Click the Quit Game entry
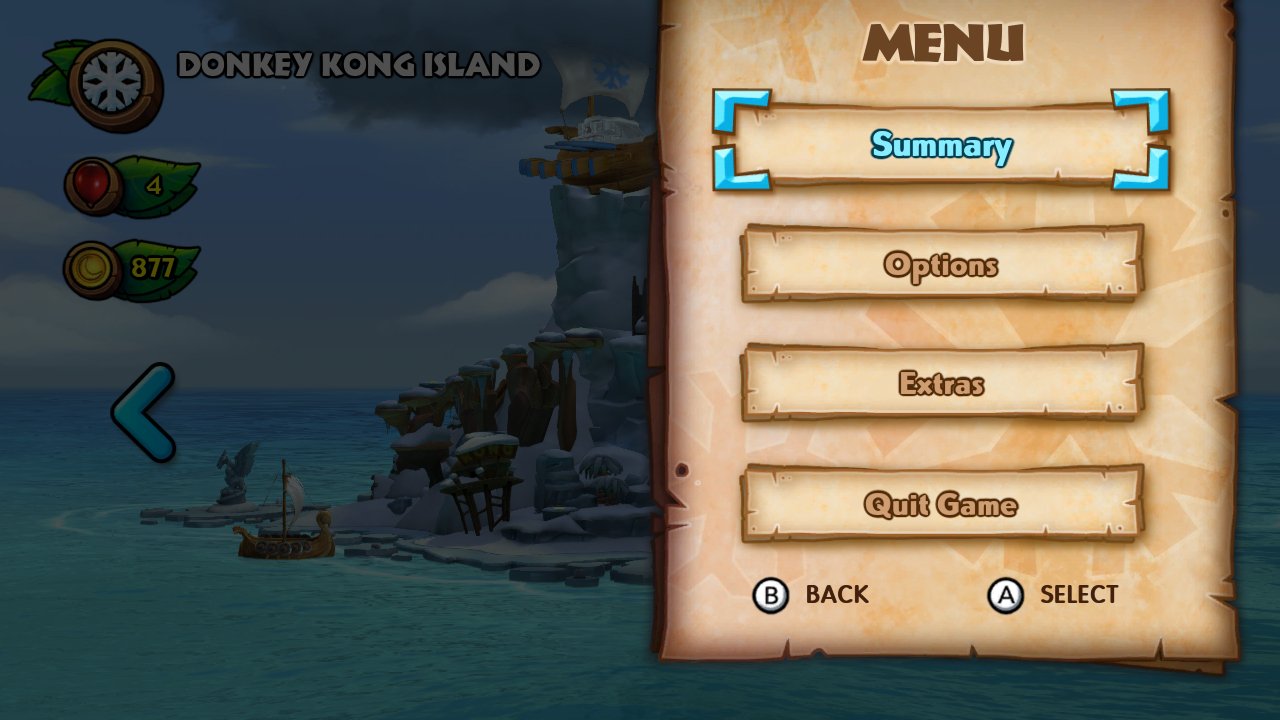The height and width of the screenshot is (720, 1280). 941,504
